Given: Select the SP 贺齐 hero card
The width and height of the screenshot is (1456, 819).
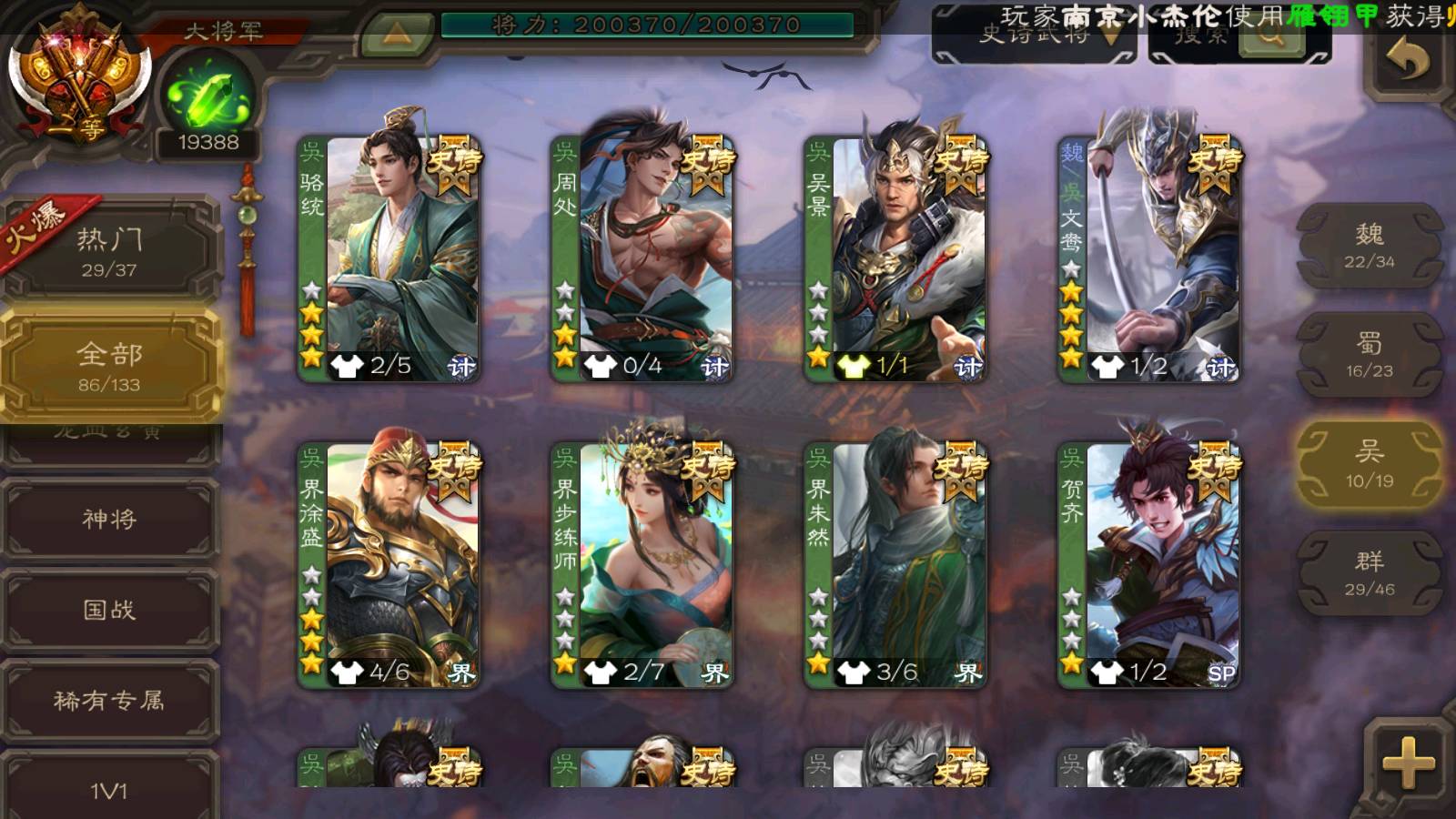Looking at the screenshot, I should click(1148, 564).
